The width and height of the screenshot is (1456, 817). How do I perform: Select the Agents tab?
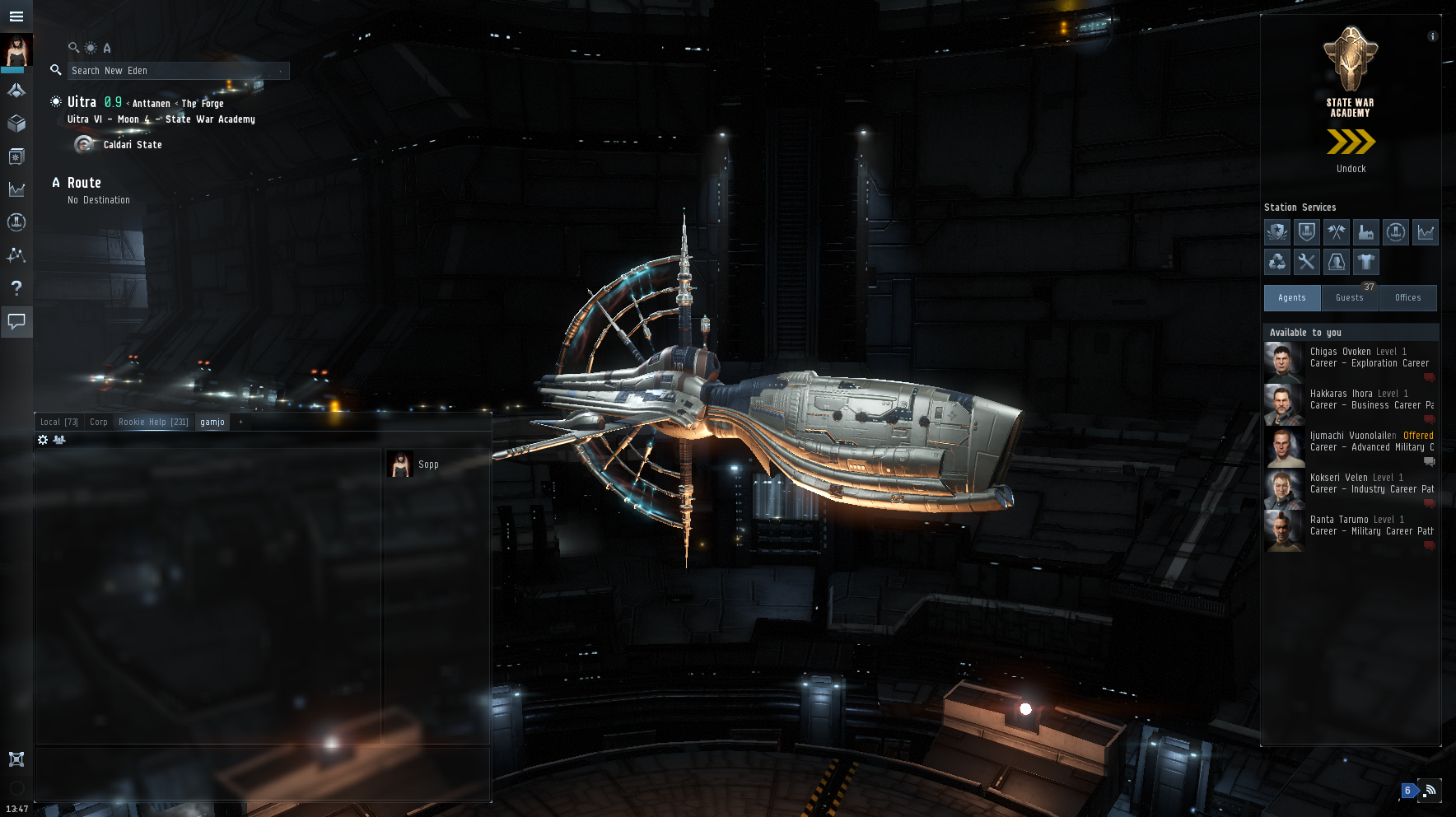click(x=1291, y=298)
